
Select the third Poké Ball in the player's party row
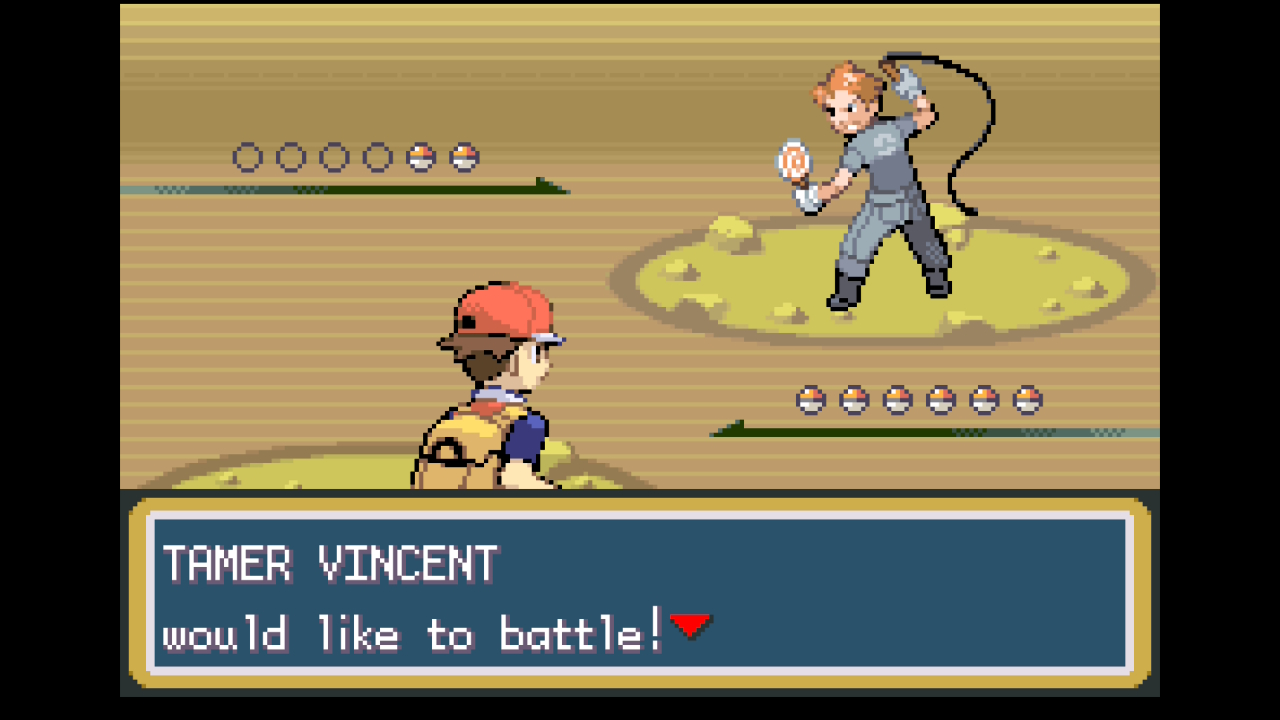[x=898, y=399]
